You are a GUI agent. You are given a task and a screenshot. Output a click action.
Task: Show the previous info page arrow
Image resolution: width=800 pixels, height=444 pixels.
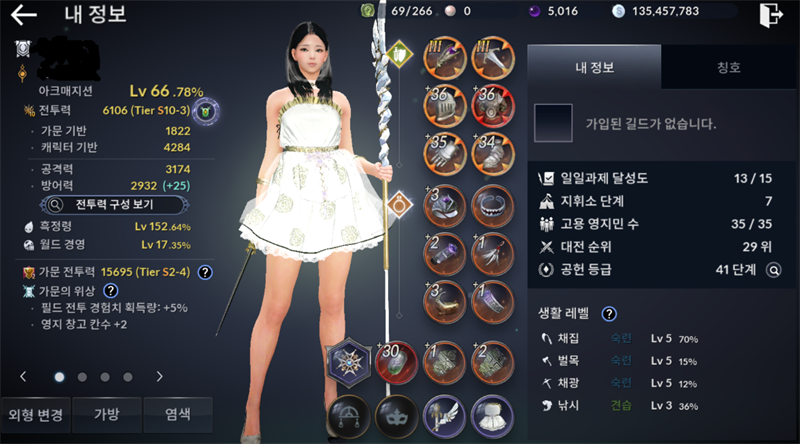pos(24,377)
